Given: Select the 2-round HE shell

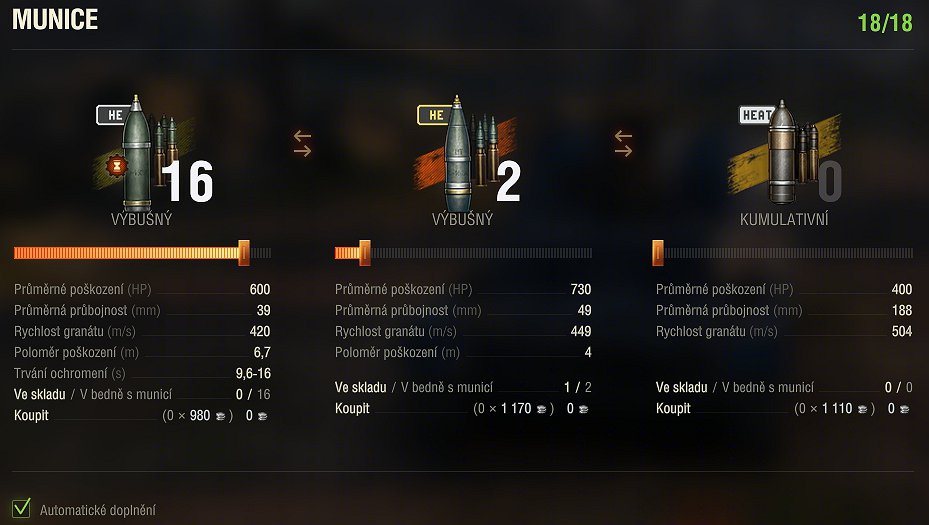Looking at the screenshot, I should point(458,155).
